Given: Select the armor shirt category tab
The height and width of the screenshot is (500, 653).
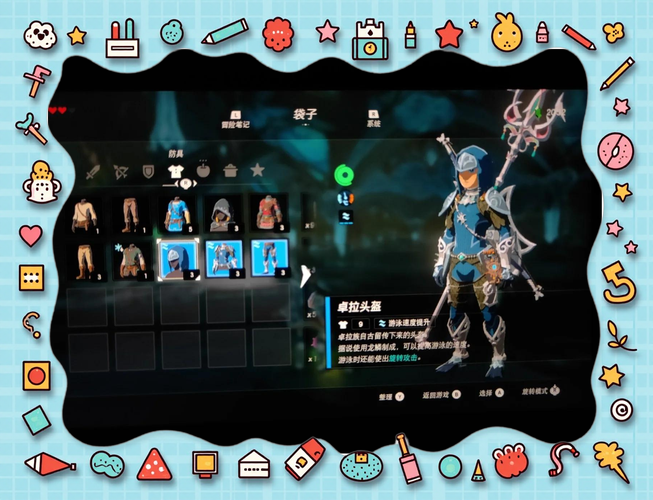Looking at the screenshot, I should [x=175, y=172].
